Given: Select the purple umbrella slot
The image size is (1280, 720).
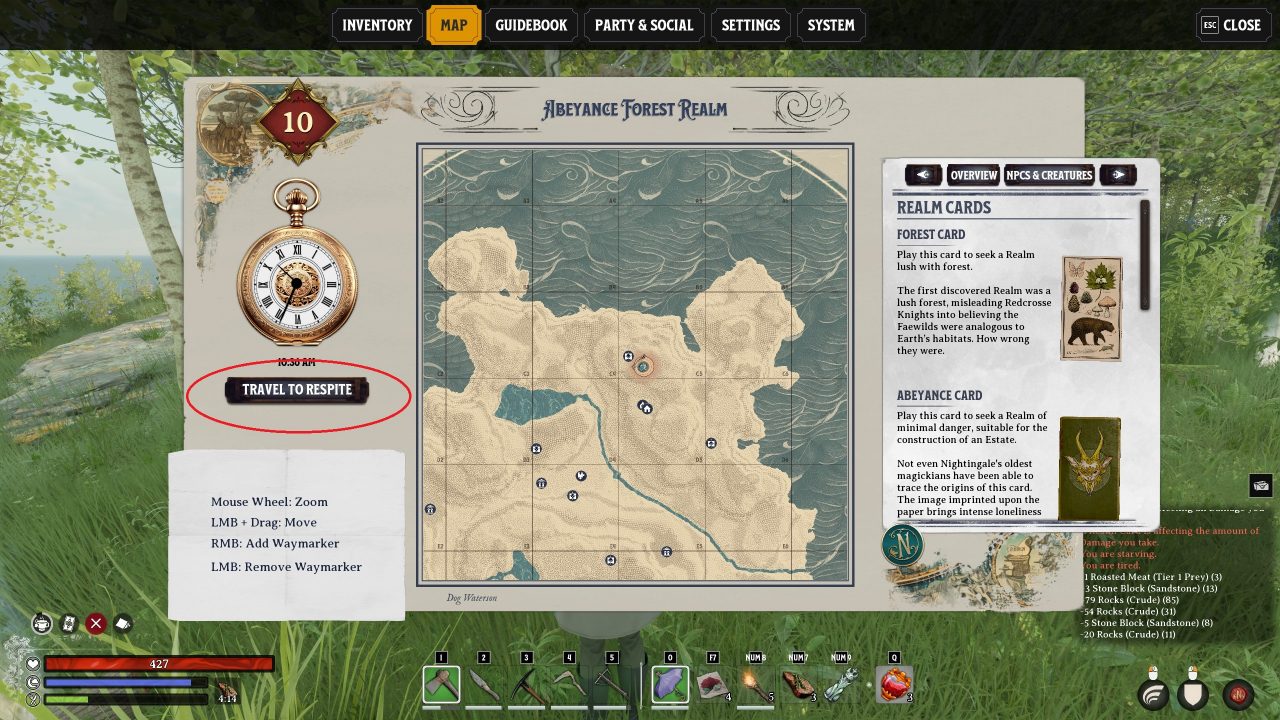Looking at the screenshot, I should click(670, 685).
